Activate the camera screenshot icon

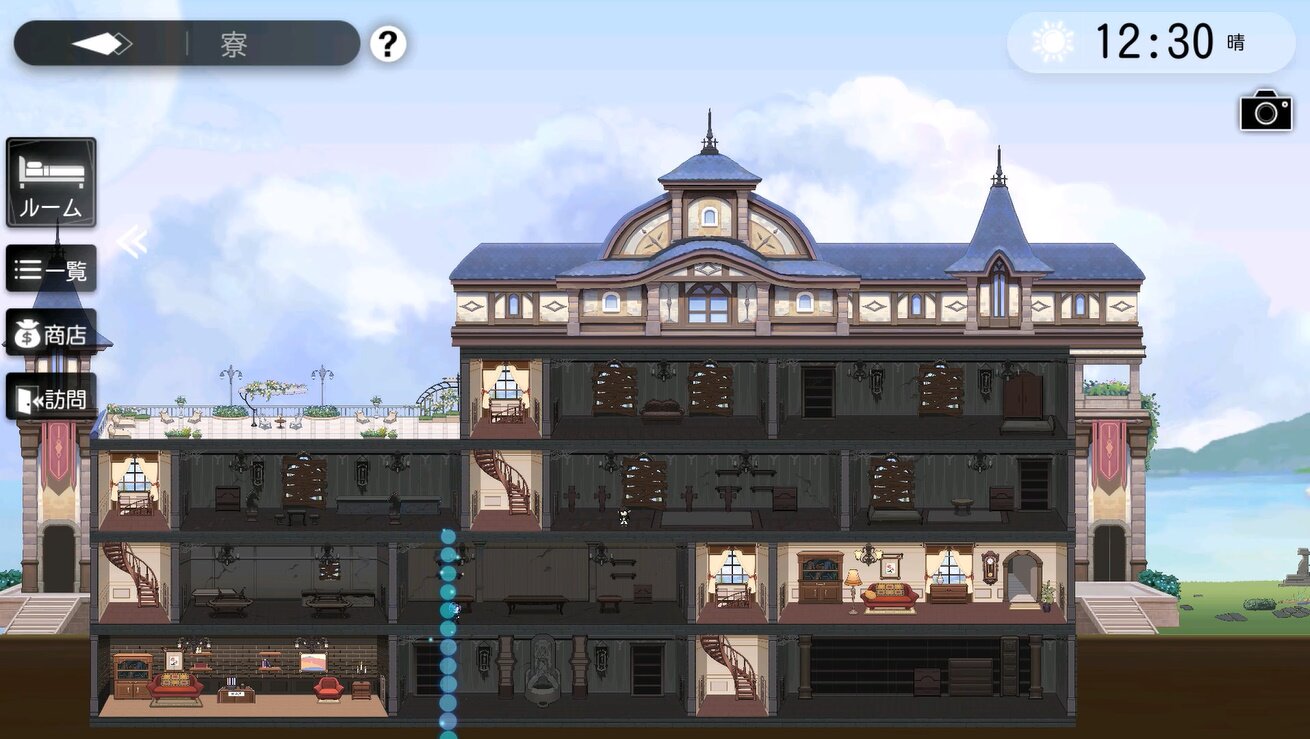1266,110
